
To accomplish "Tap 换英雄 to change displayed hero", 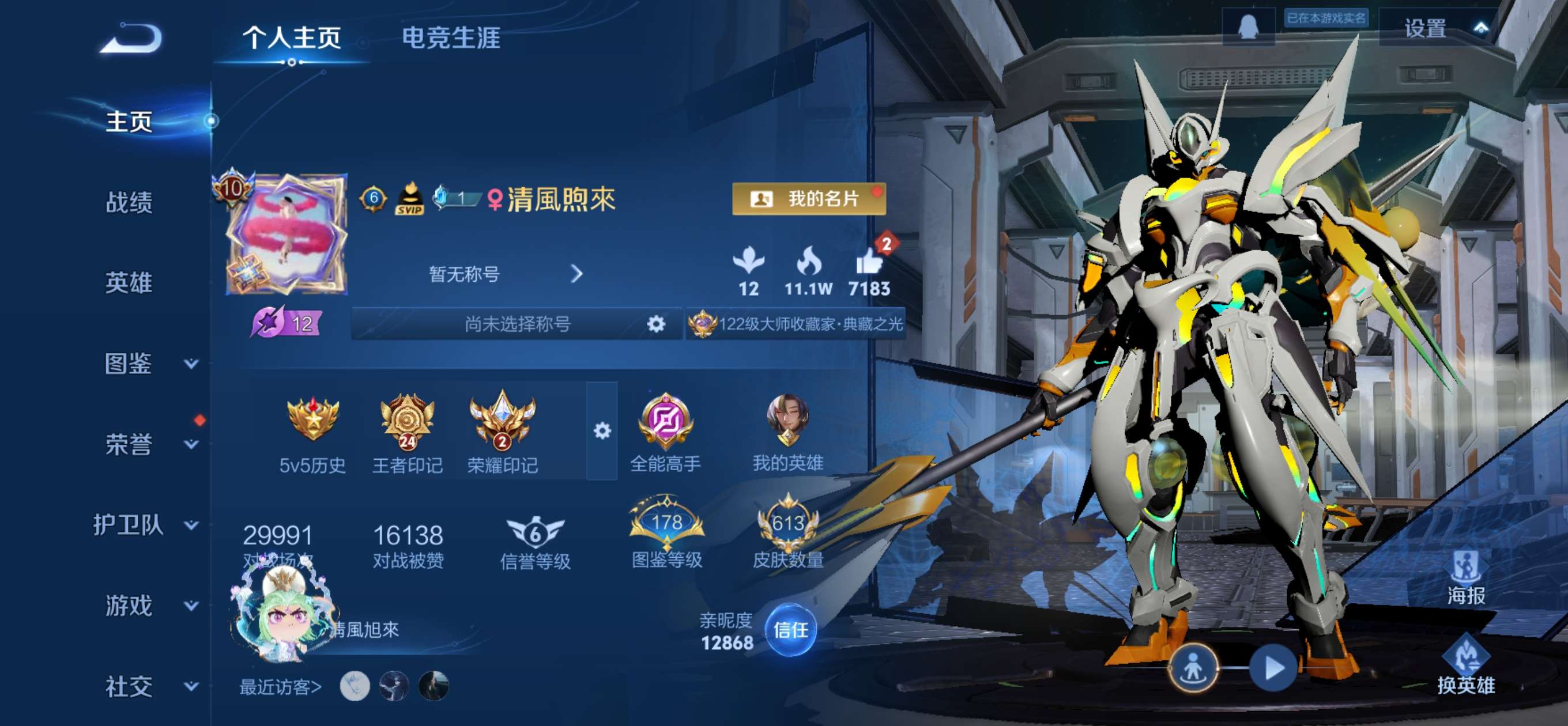I will [1466, 664].
